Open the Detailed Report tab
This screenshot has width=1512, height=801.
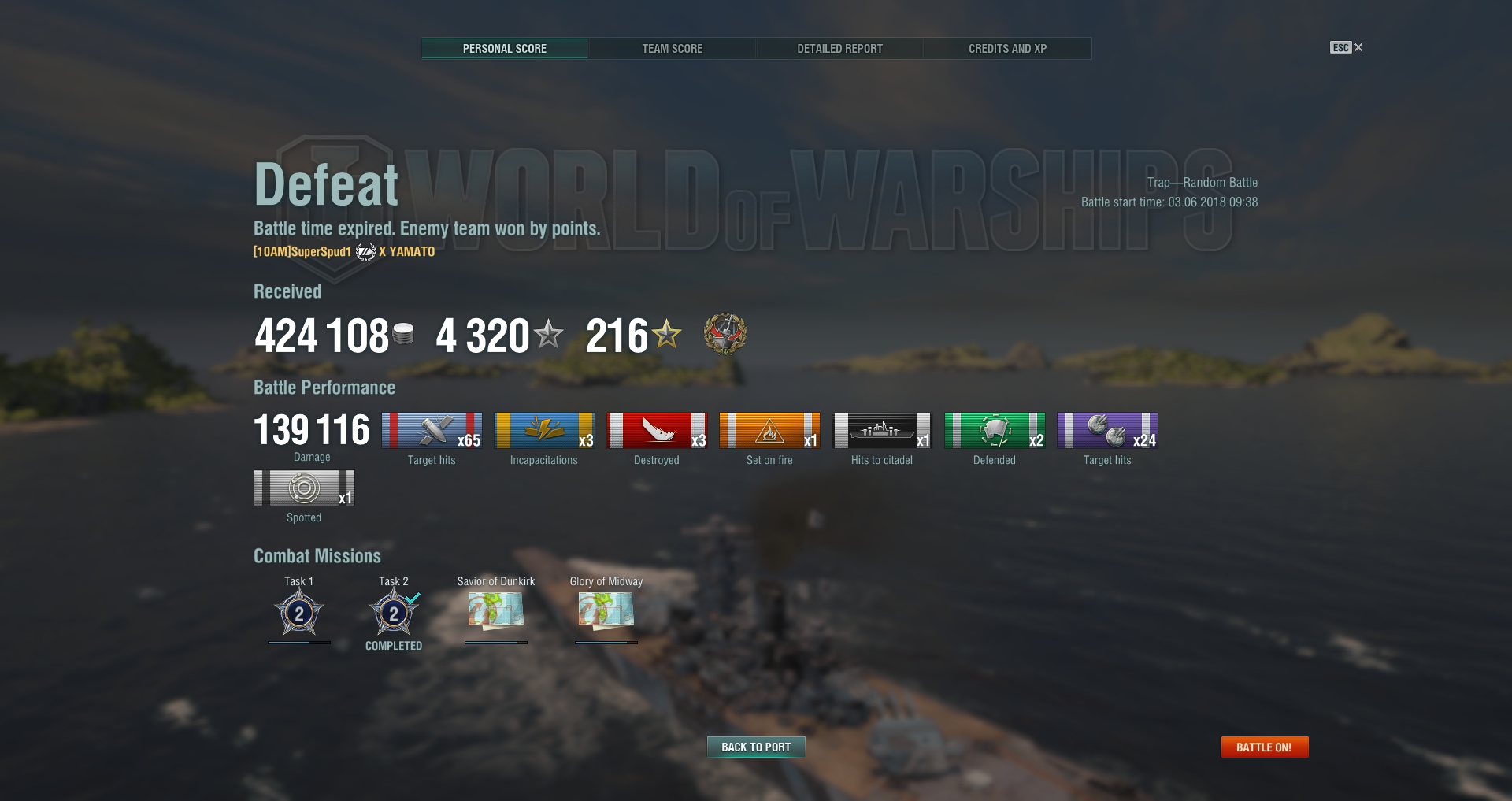tap(839, 49)
